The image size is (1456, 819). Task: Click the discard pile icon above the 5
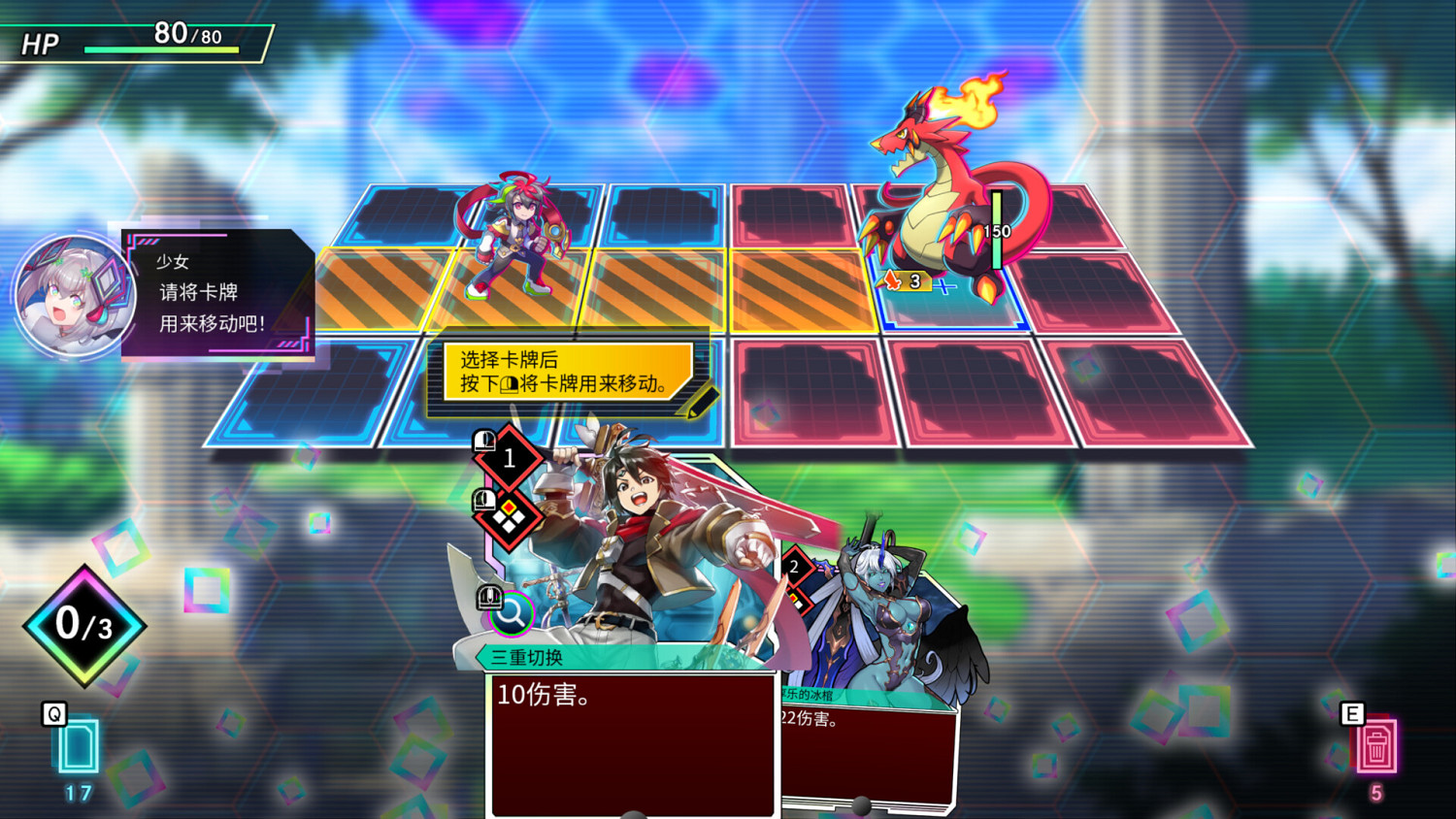[1379, 747]
